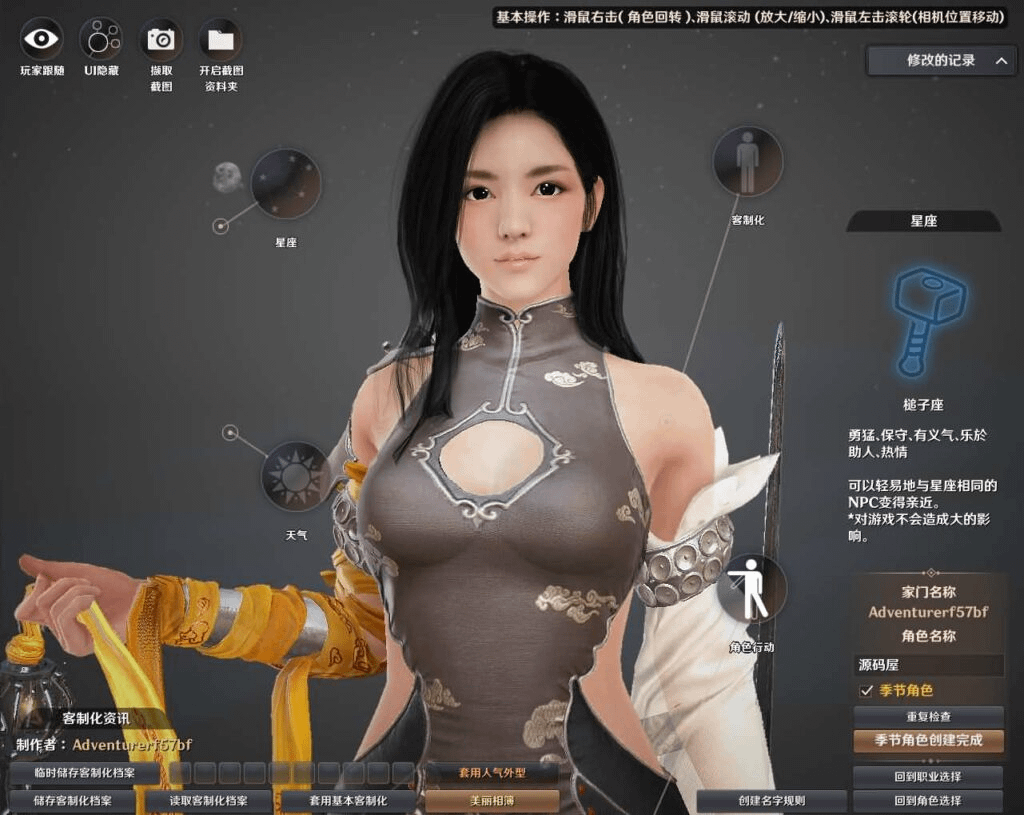The image size is (1024, 815).
Task: Toggle the 季节角色 checkbox
Action: 866,691
